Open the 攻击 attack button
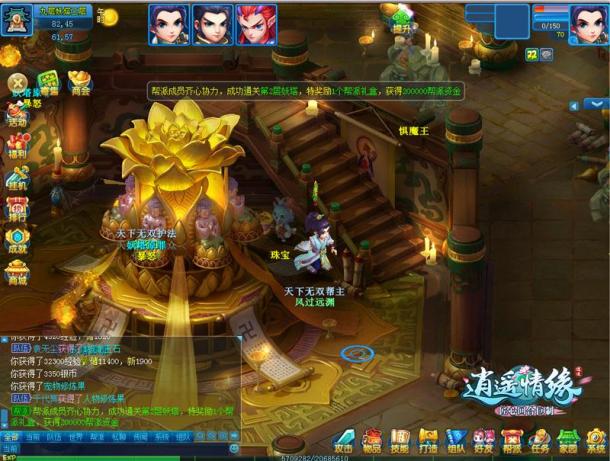Viewport: 610px width, 461px height. click(344, 441)
